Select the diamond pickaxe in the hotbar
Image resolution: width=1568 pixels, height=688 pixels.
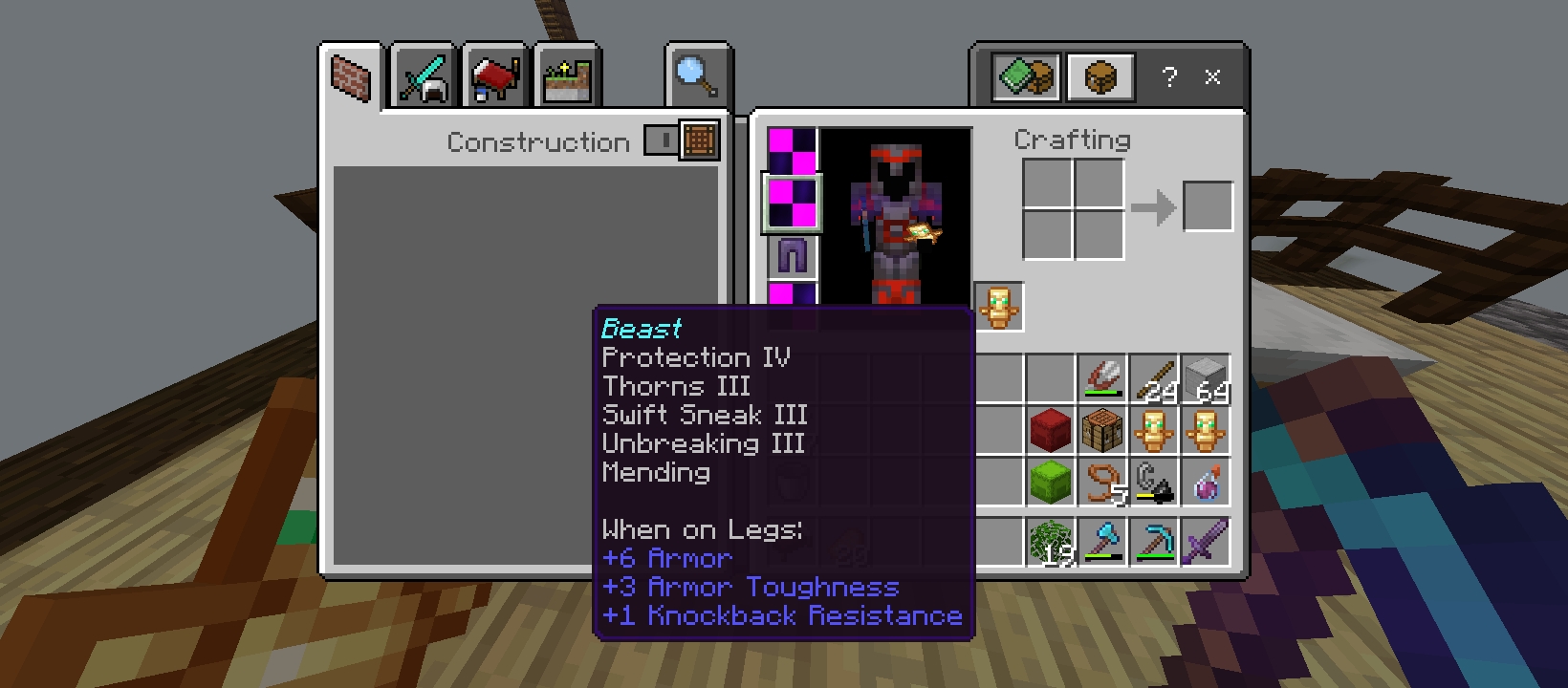[x=1153, y=543]
